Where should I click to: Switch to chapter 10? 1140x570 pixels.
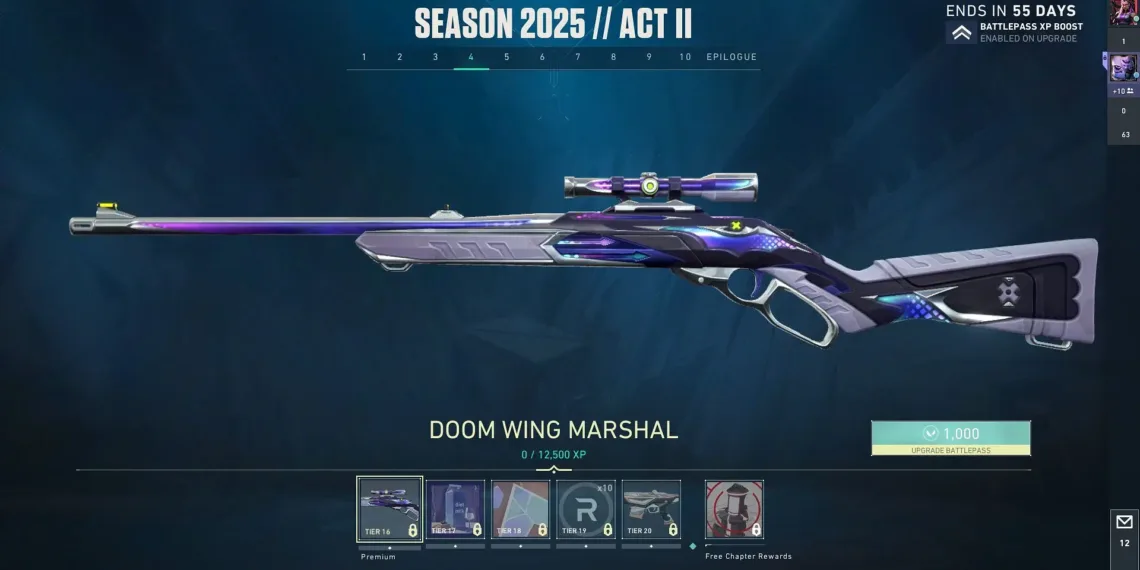pyautogui.click(x=685, y=57)
